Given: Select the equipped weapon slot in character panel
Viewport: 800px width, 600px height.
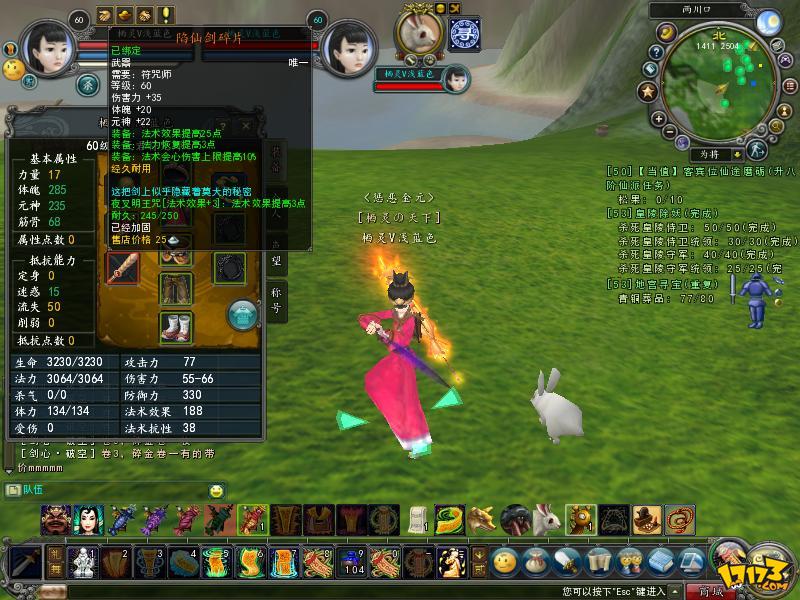Looking at the screenshot, I should click(x=123, y=268).
